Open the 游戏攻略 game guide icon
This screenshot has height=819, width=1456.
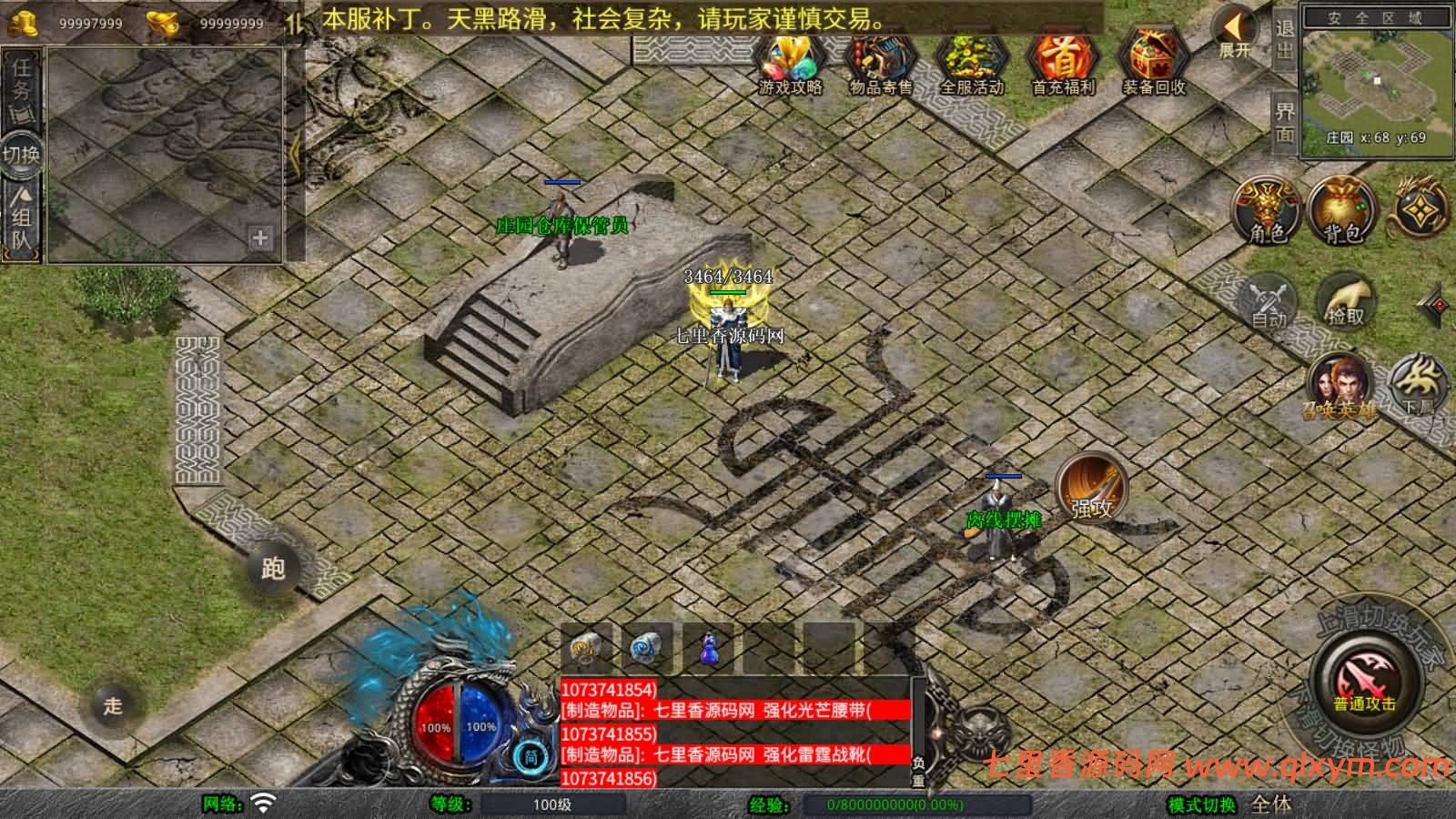tap(788, 64)
